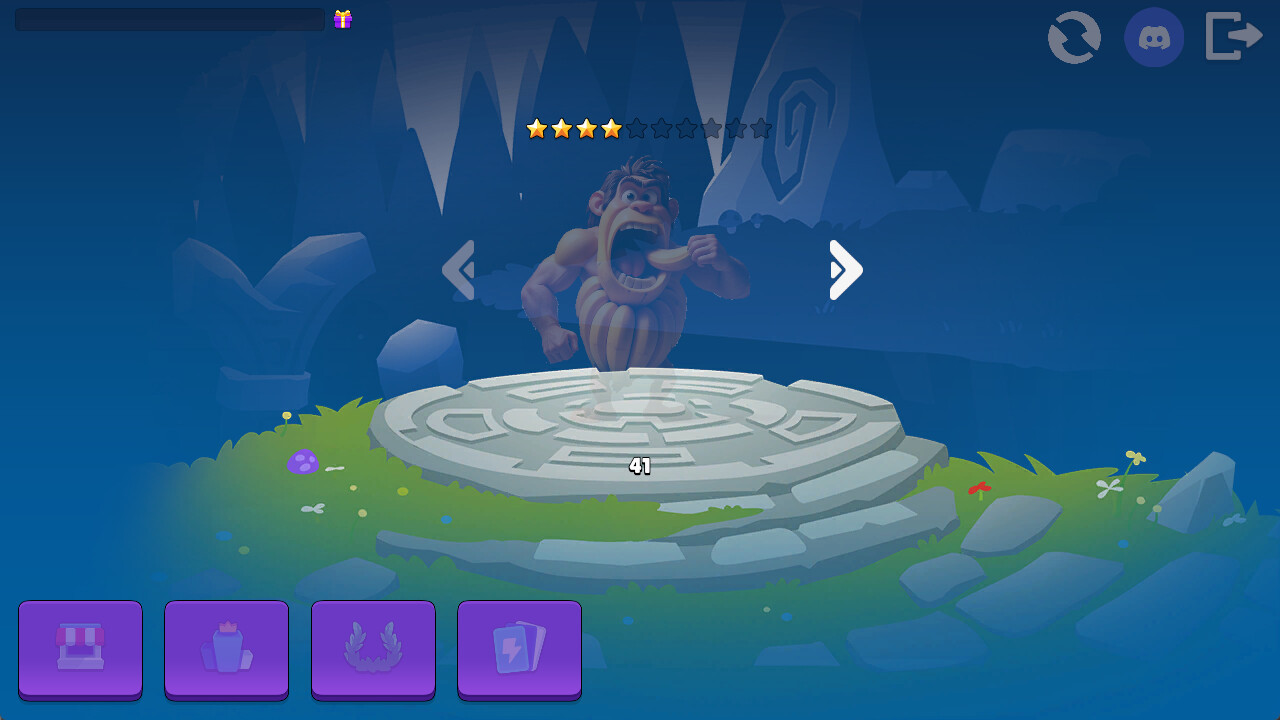The image size is (1280, 720).
Task: Open the shop stall button
Action: 80,648
